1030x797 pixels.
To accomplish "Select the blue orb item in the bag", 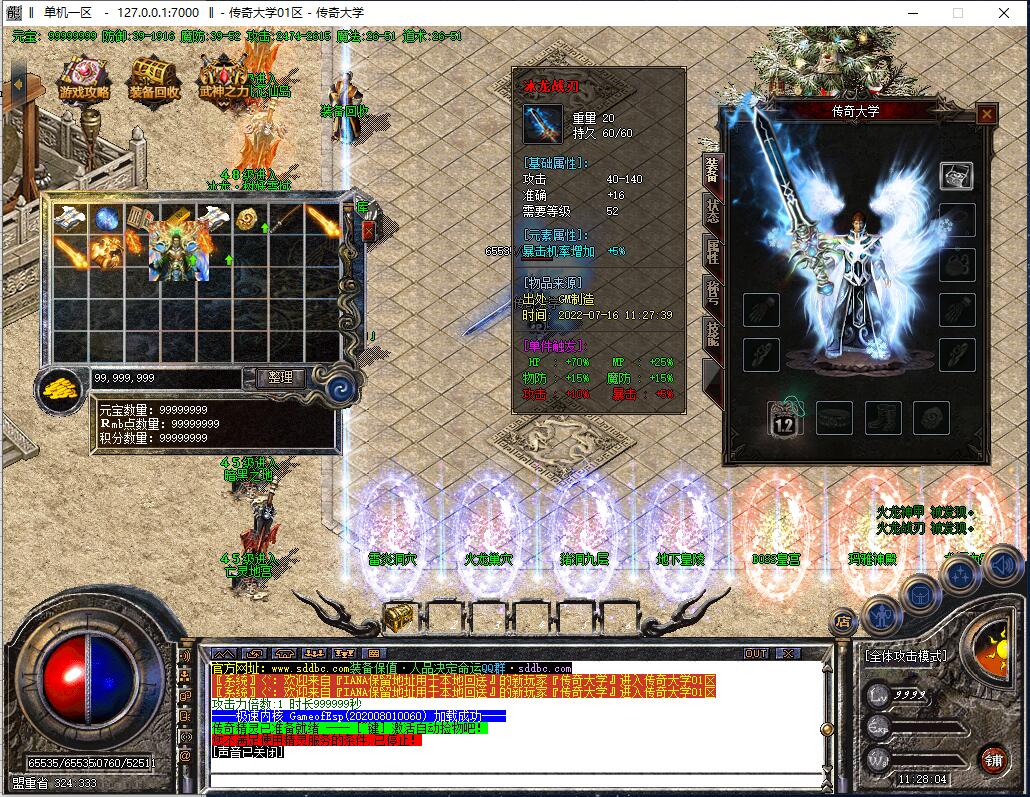I will pyautogui.click(x=107, y=219).
